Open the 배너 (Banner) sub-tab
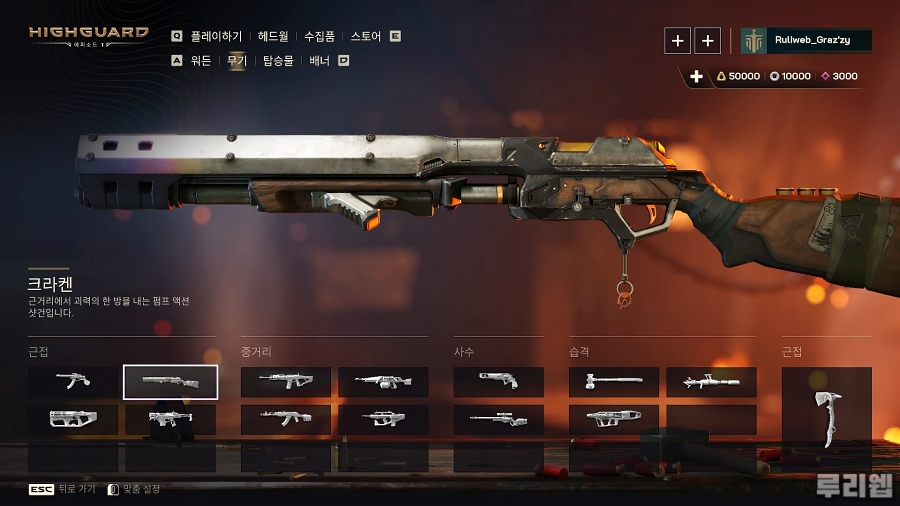The height and width of the screenshot is (506, 900). click(320, 61)
